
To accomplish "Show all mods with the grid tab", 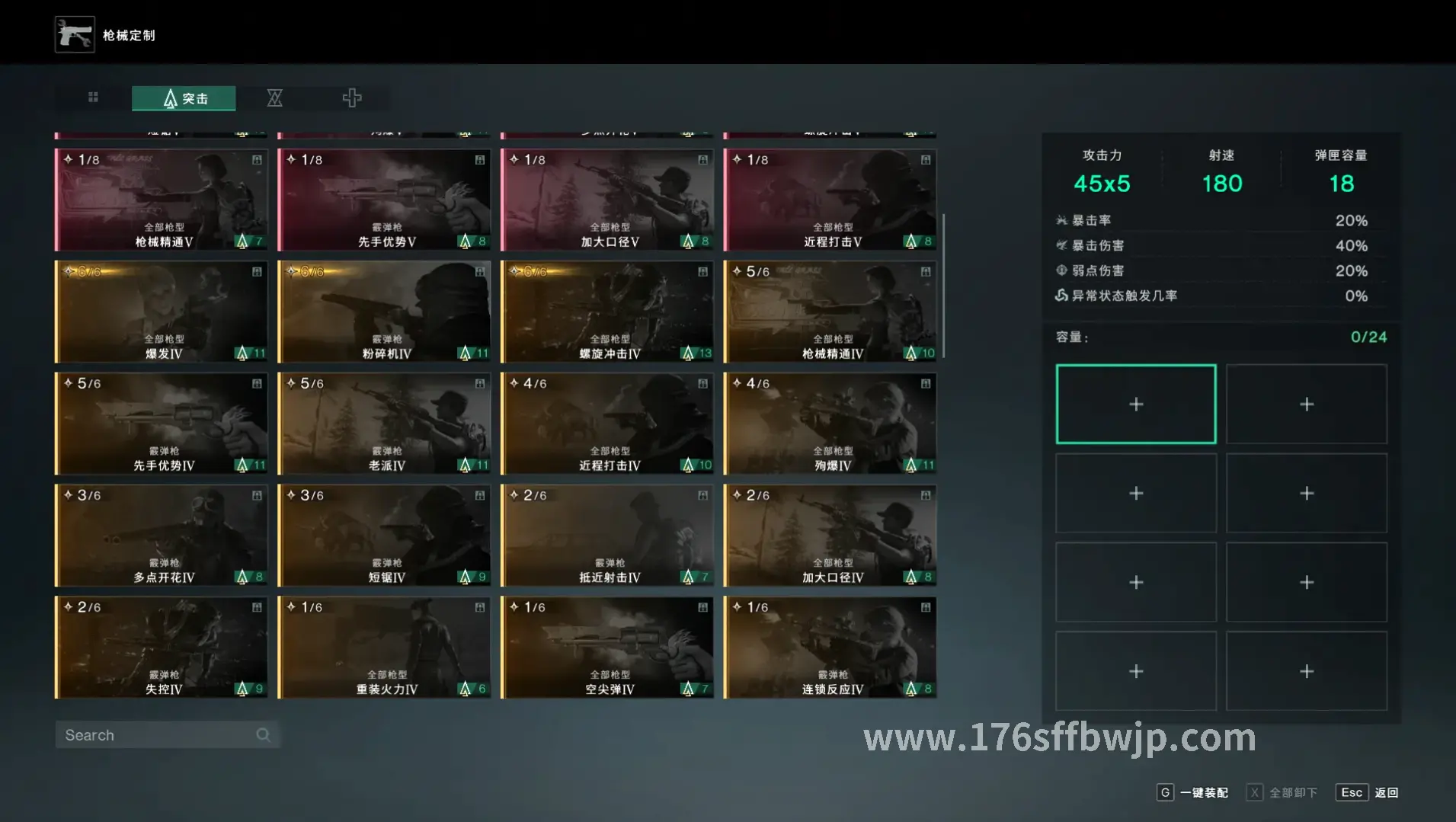I will click(93, 98).
